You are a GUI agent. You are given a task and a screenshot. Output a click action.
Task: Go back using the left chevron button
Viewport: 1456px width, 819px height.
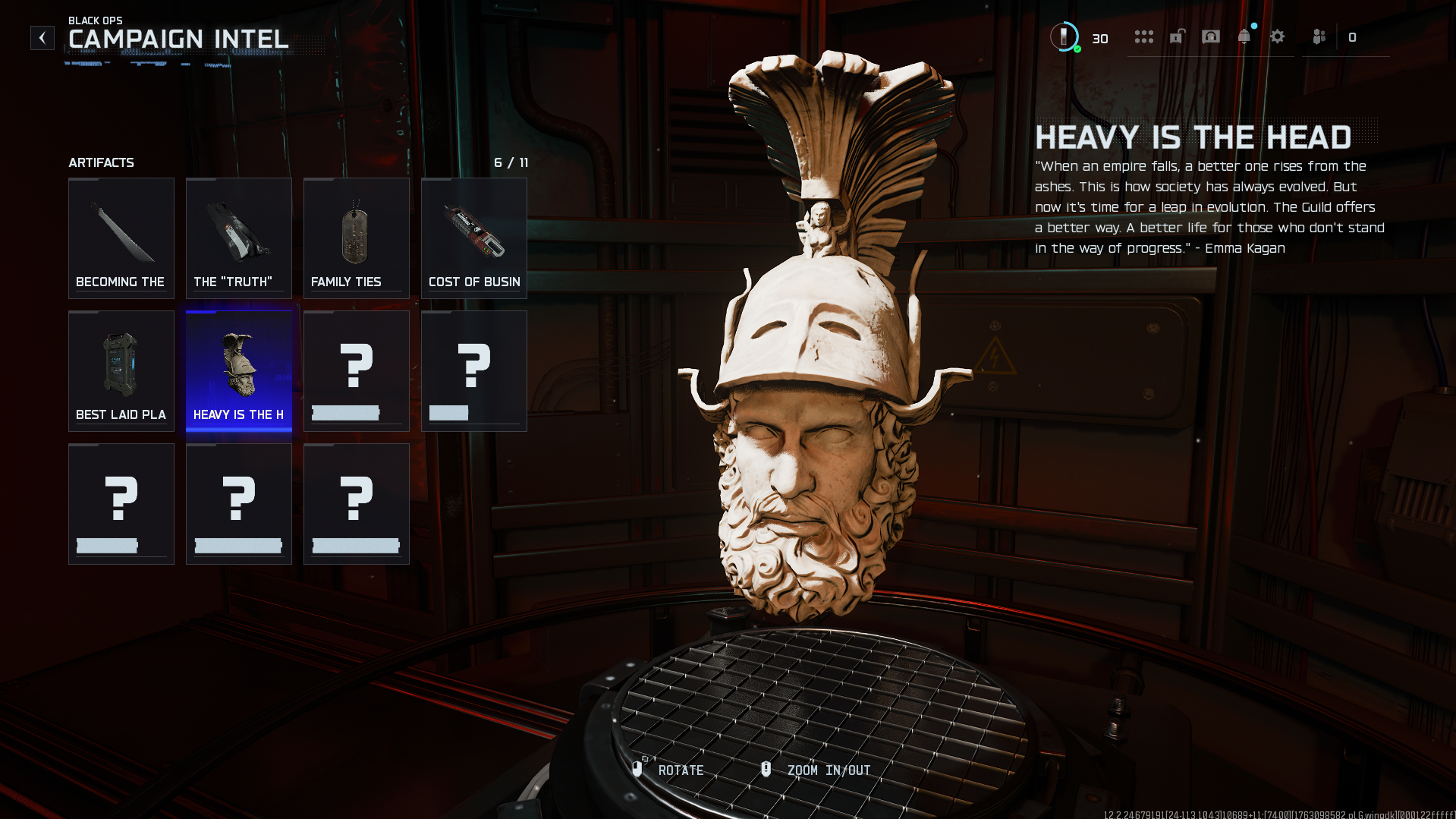pyautogui.click(x=42, y=37)
